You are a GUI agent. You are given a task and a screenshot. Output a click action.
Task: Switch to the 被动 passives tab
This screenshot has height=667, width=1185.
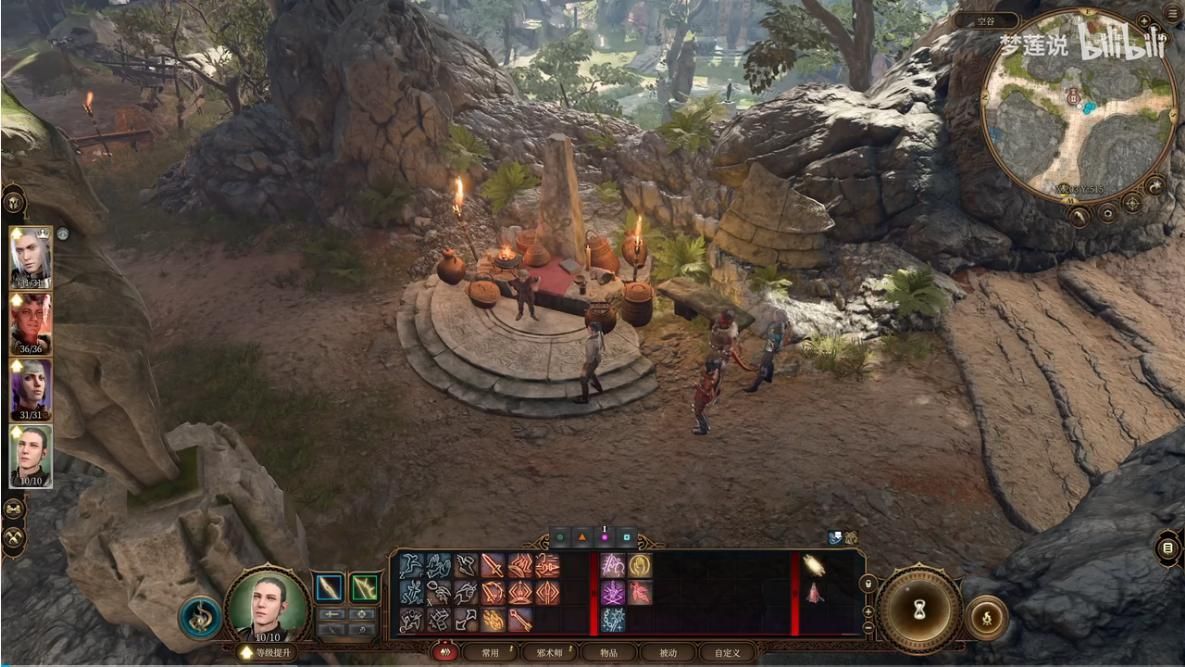666,653
